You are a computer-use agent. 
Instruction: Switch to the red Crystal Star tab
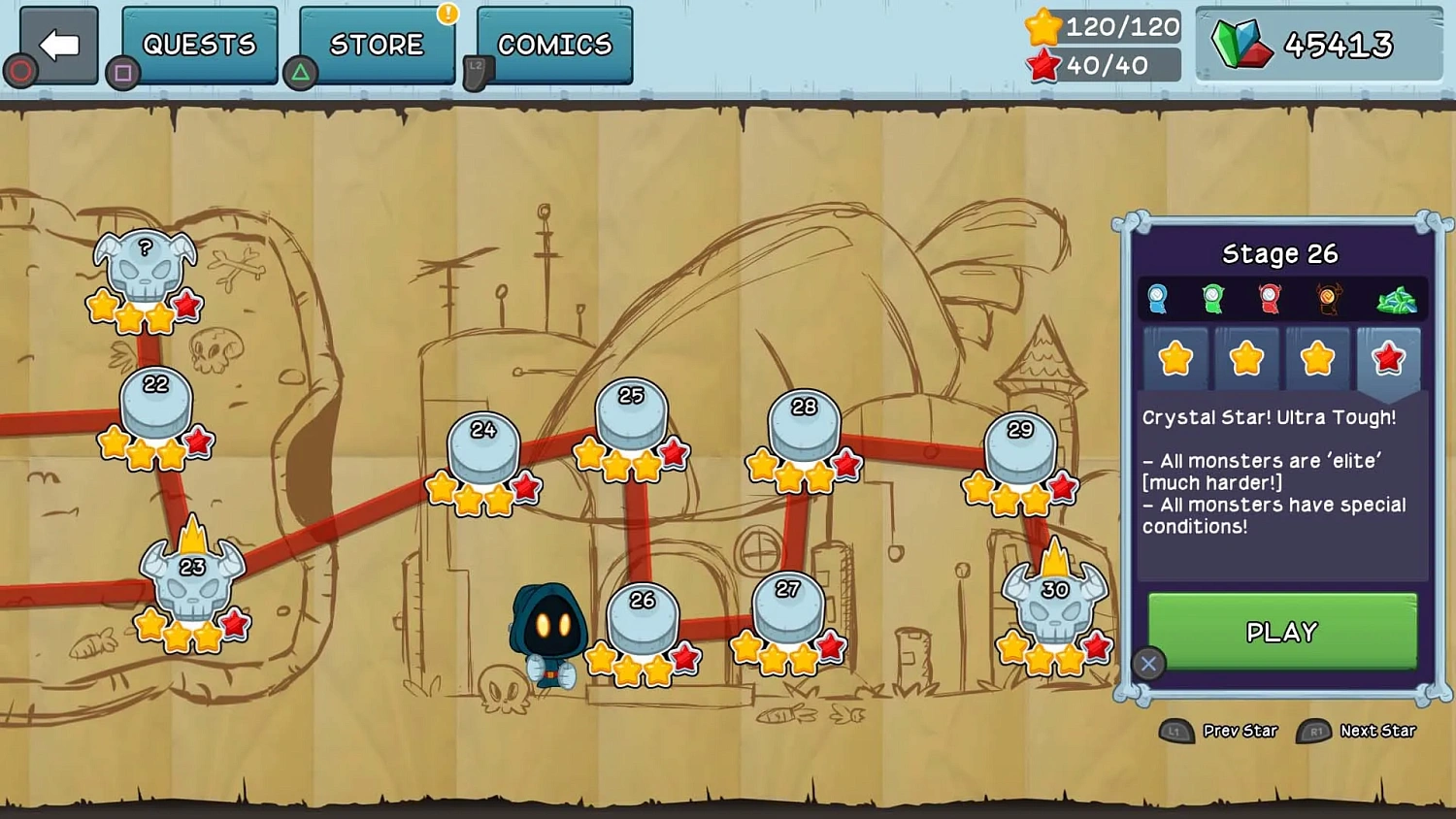[1388, 359]
